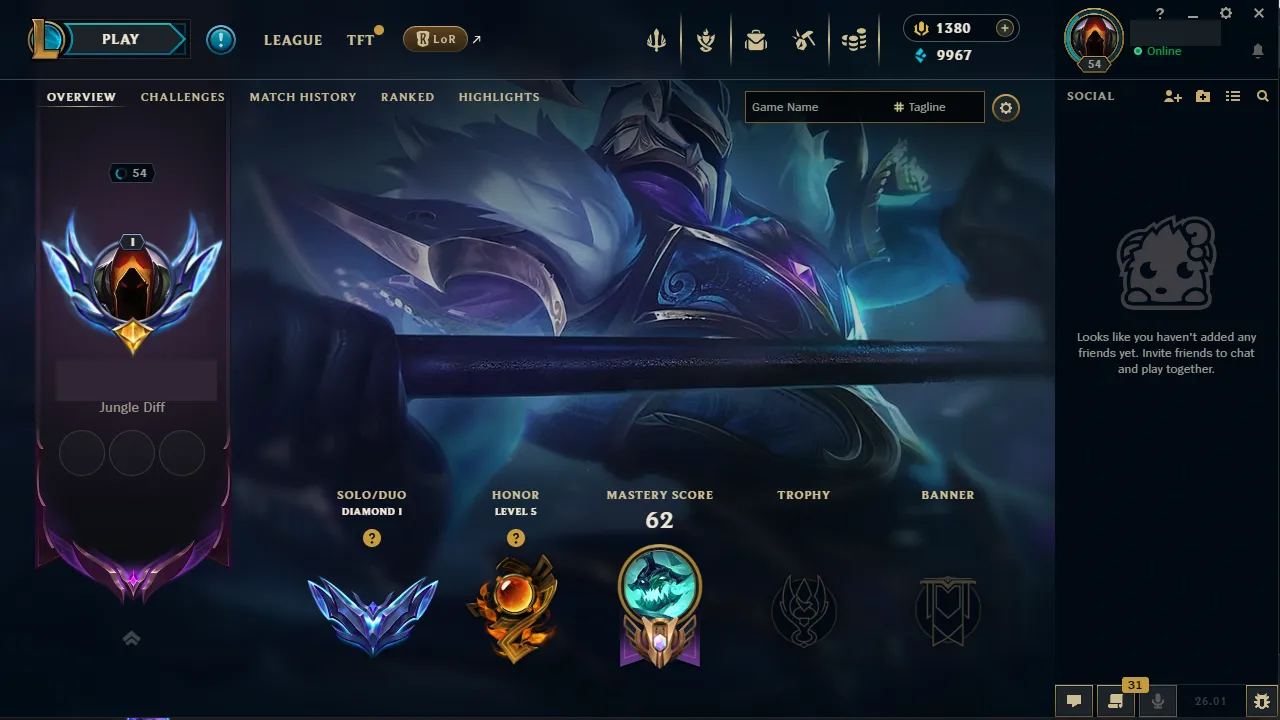Open the missions scroll with 31 badge
1280x720 pixels.
pos(1115,701)
